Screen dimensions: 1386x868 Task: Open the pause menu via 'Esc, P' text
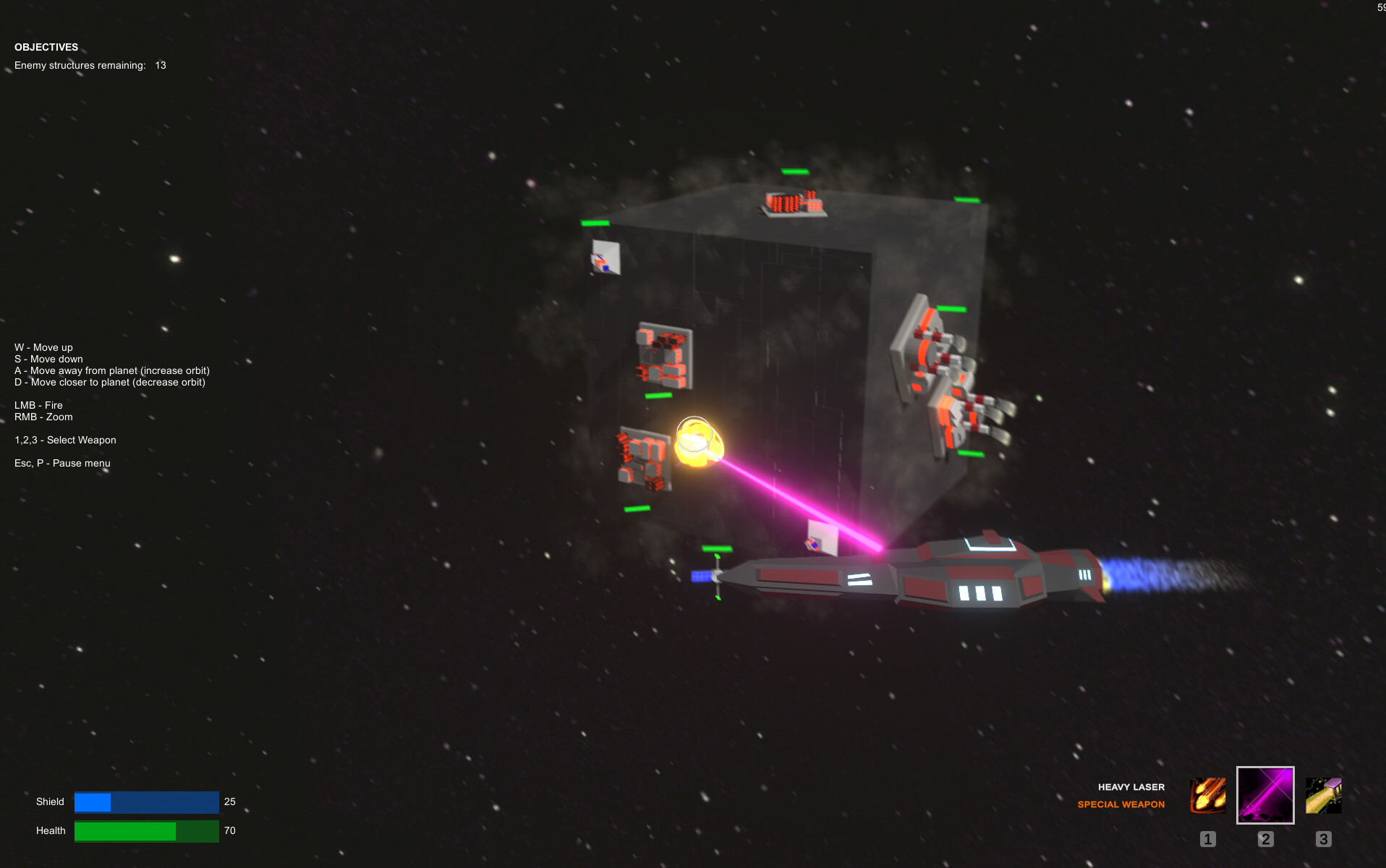click(62, 463)
